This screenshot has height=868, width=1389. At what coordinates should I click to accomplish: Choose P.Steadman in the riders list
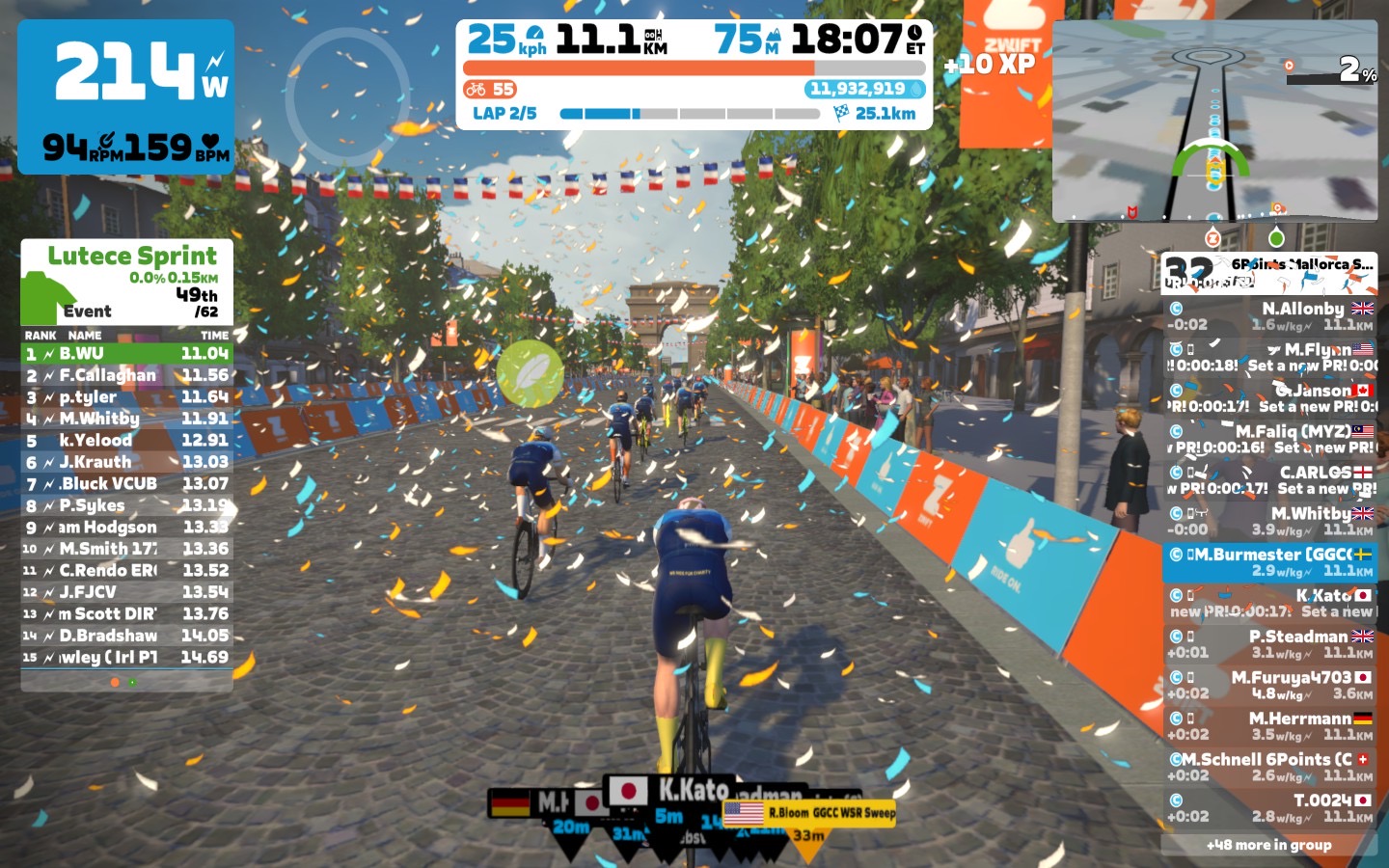(1269, 644)
